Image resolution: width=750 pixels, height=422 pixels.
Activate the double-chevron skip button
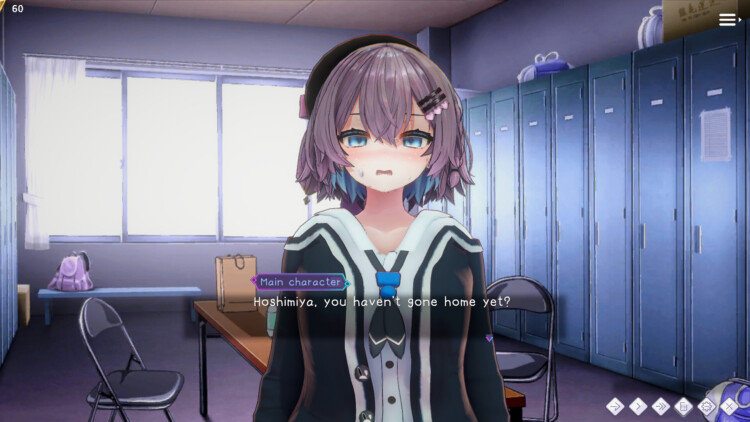[660, 406]
